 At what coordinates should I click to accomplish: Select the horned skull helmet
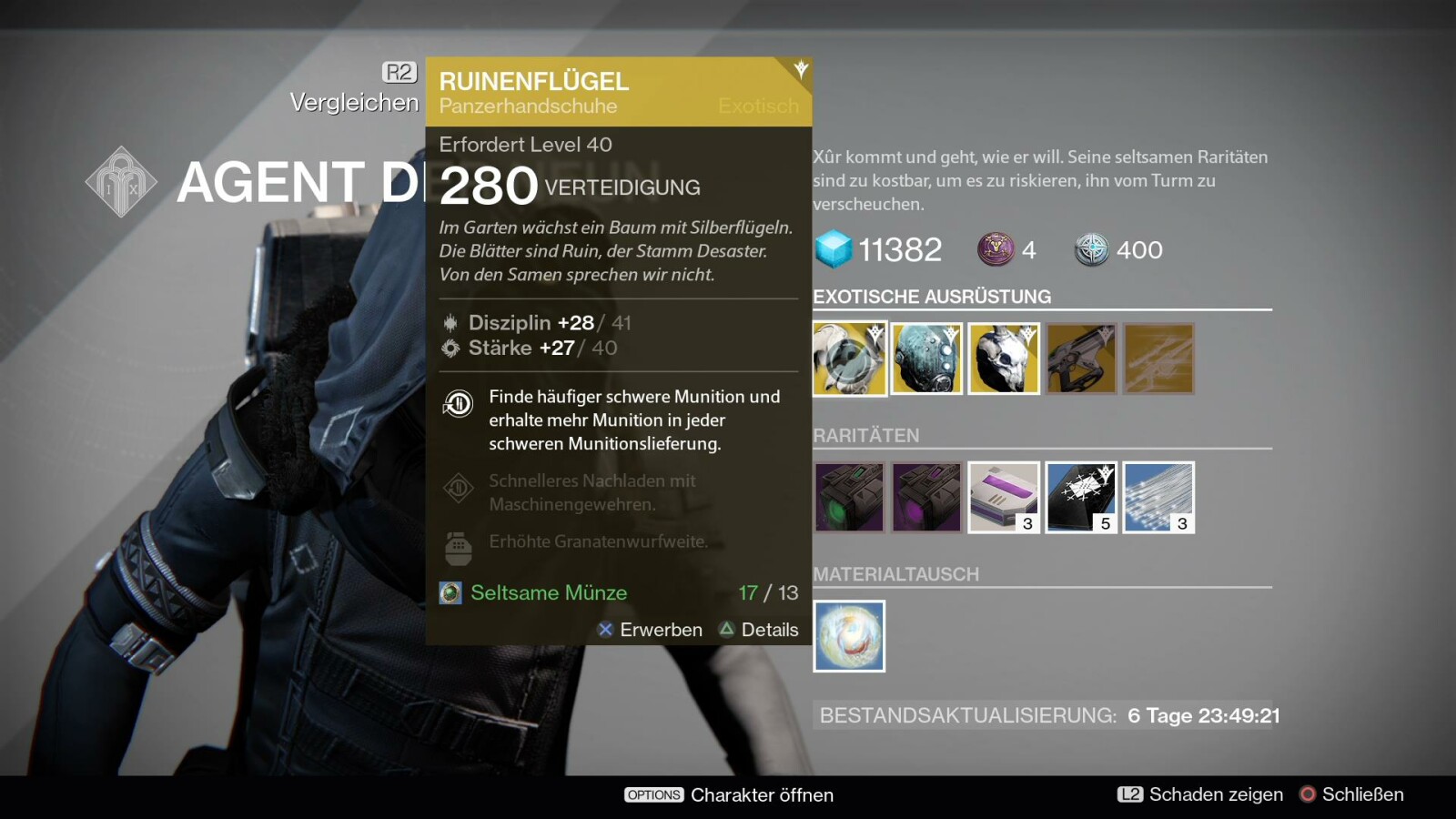[1004, 359]
